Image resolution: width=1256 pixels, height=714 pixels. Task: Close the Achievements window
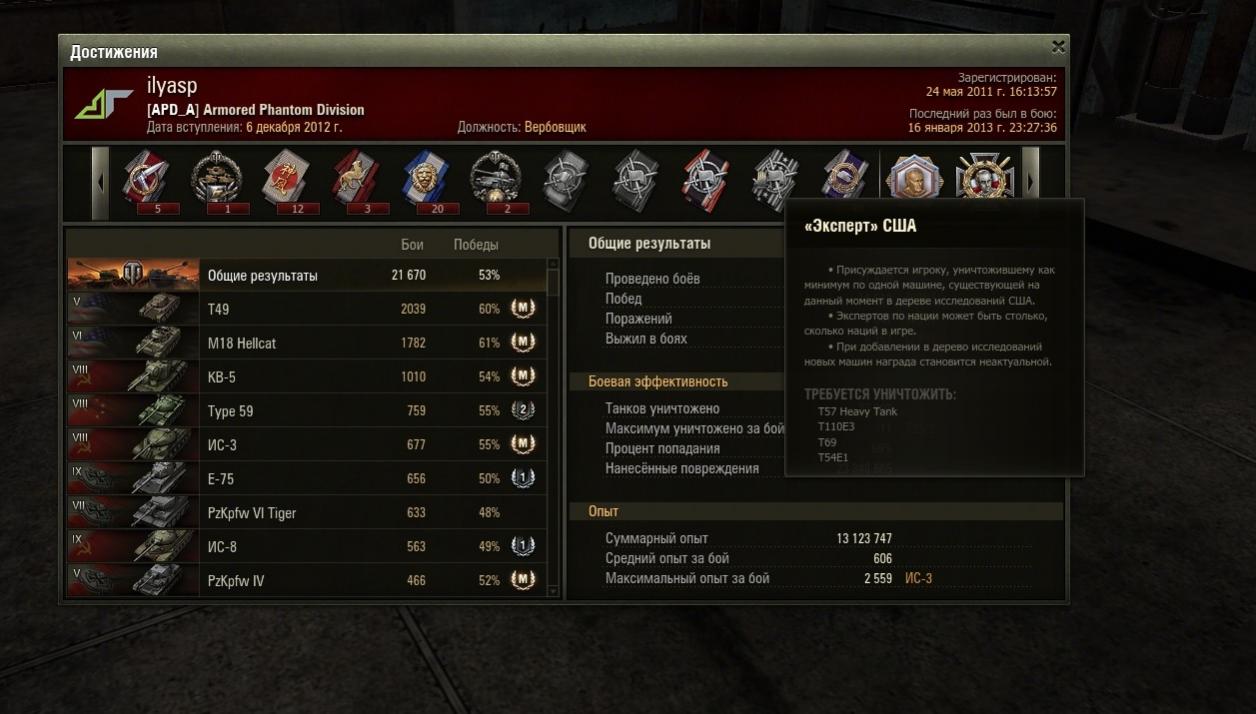pyautogui.click(x=1058, y=47)
